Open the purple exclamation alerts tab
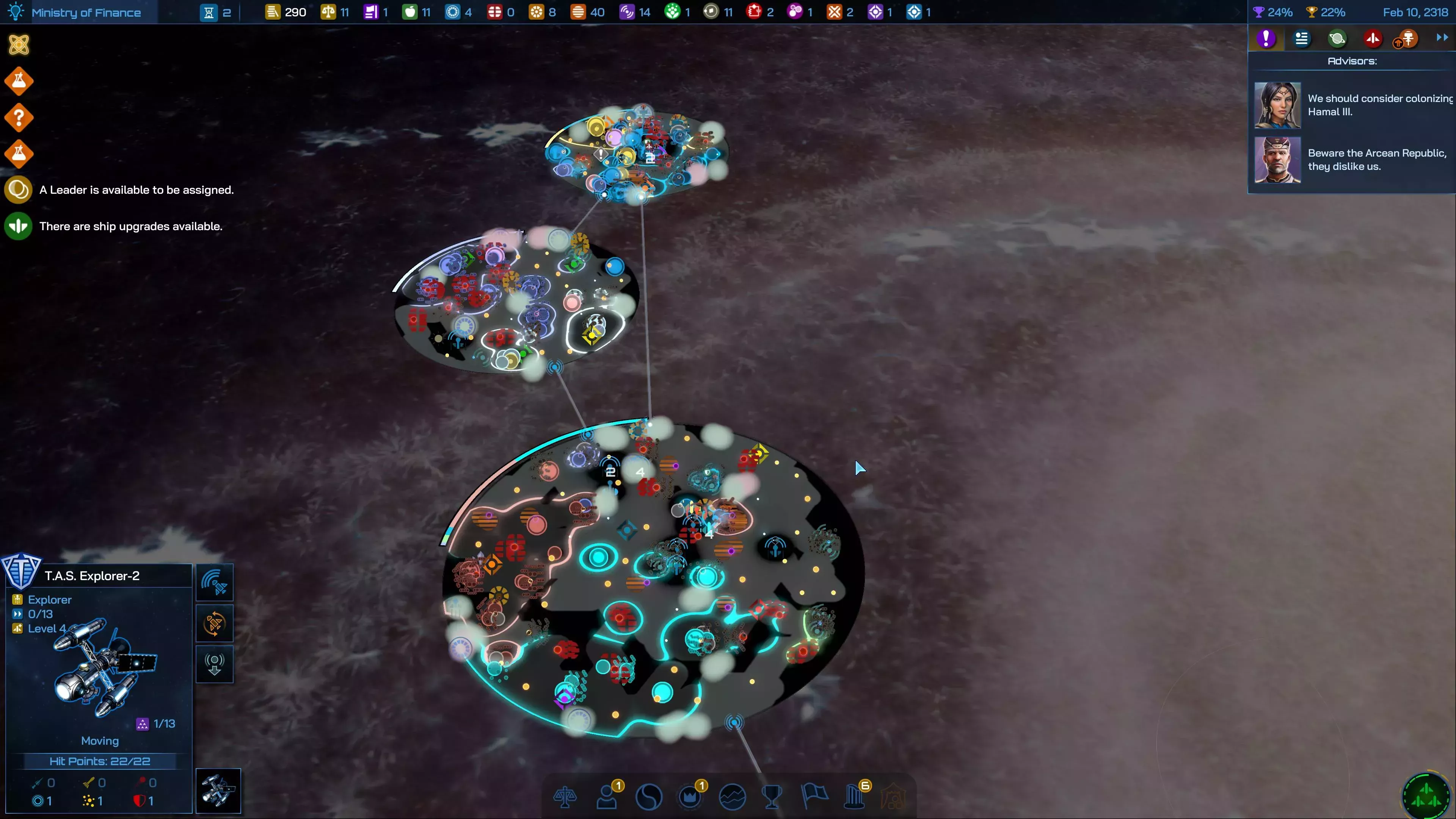Screen dimensions: 1456x819 point(1266,38)
